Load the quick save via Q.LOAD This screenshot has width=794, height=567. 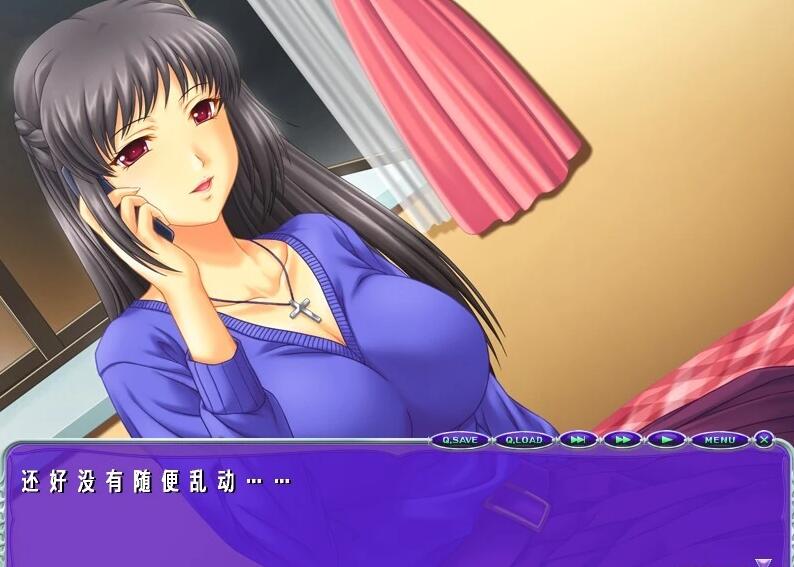click(523, 440)
